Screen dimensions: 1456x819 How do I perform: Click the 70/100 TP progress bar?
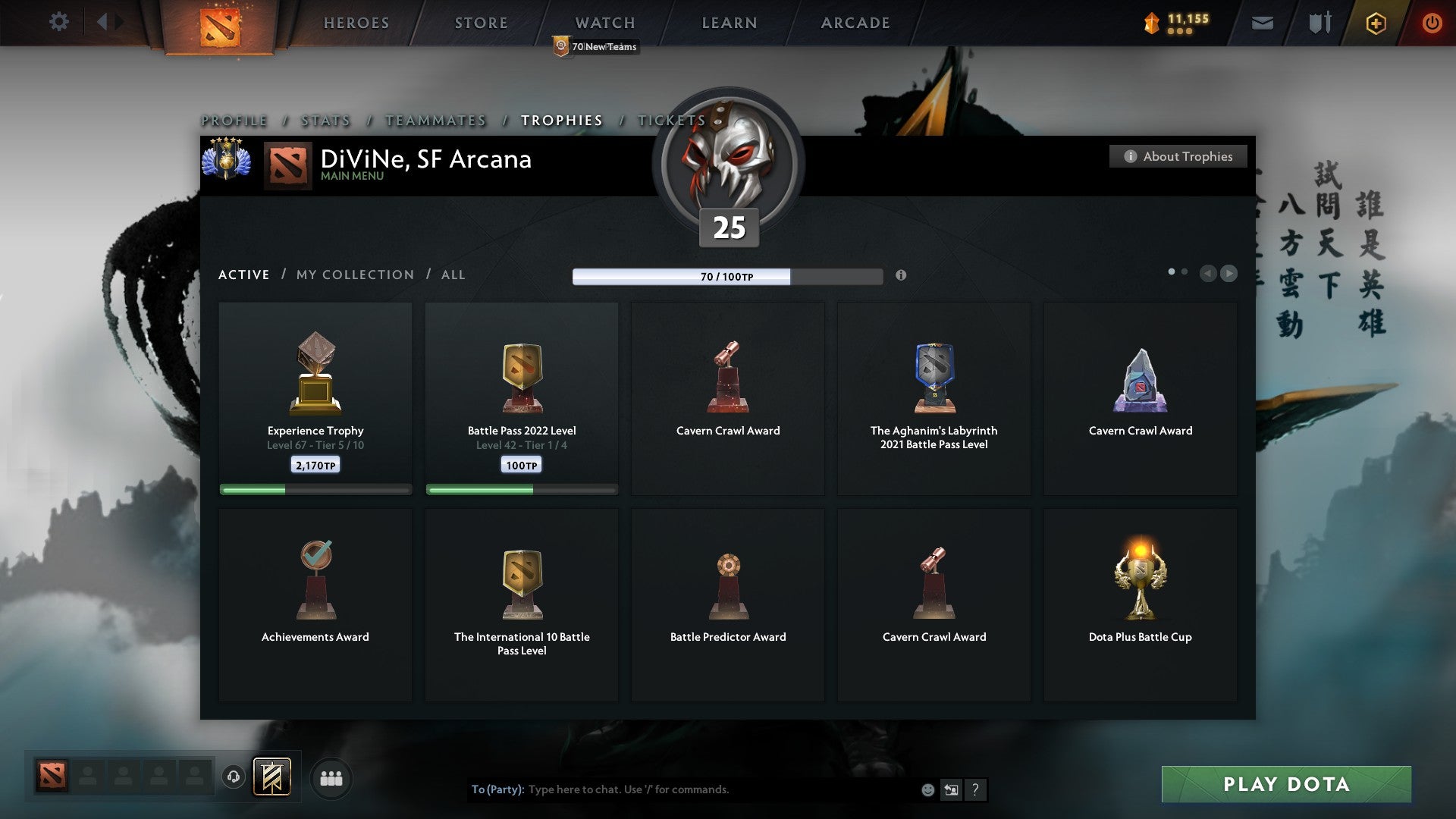tap(728, 277)
